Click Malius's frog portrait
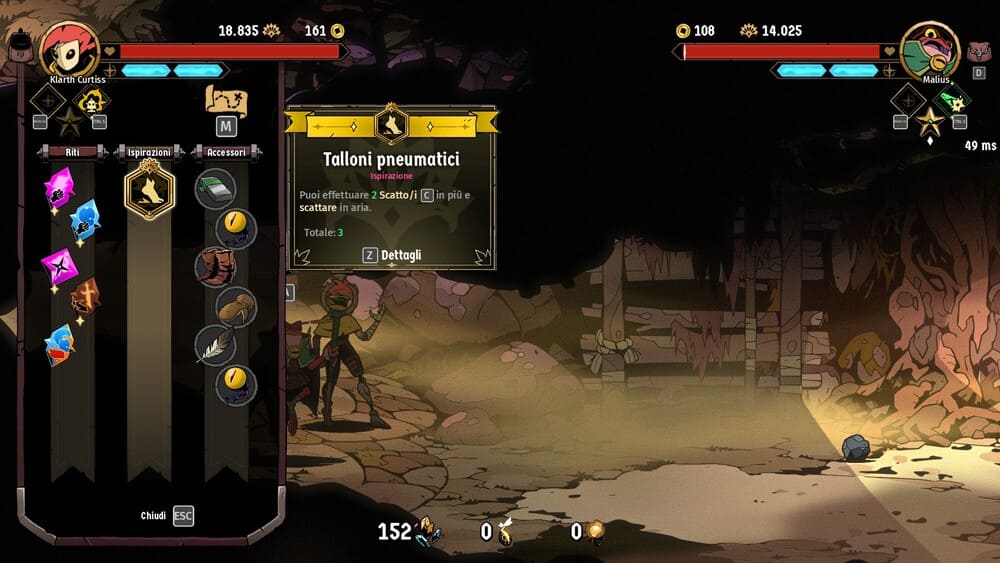This screenshot has height=563, width=1000. click(930, 46)
